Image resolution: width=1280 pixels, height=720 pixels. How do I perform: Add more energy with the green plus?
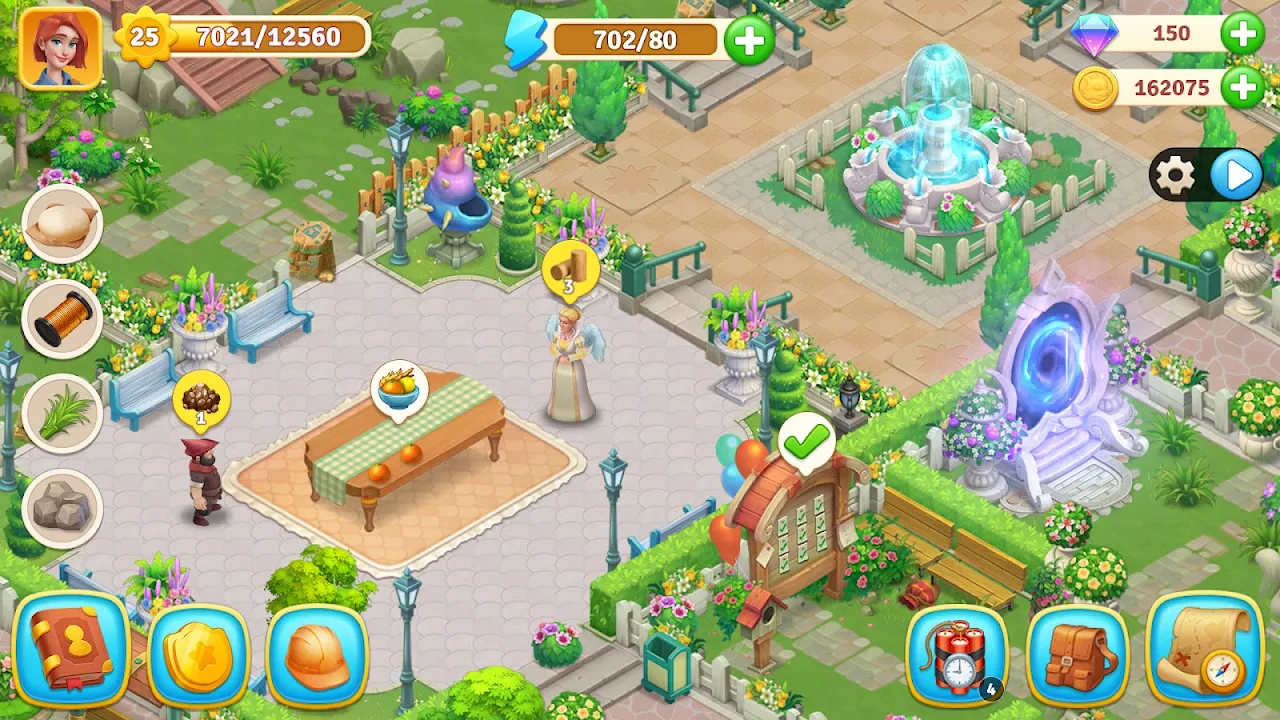[749, 40]
